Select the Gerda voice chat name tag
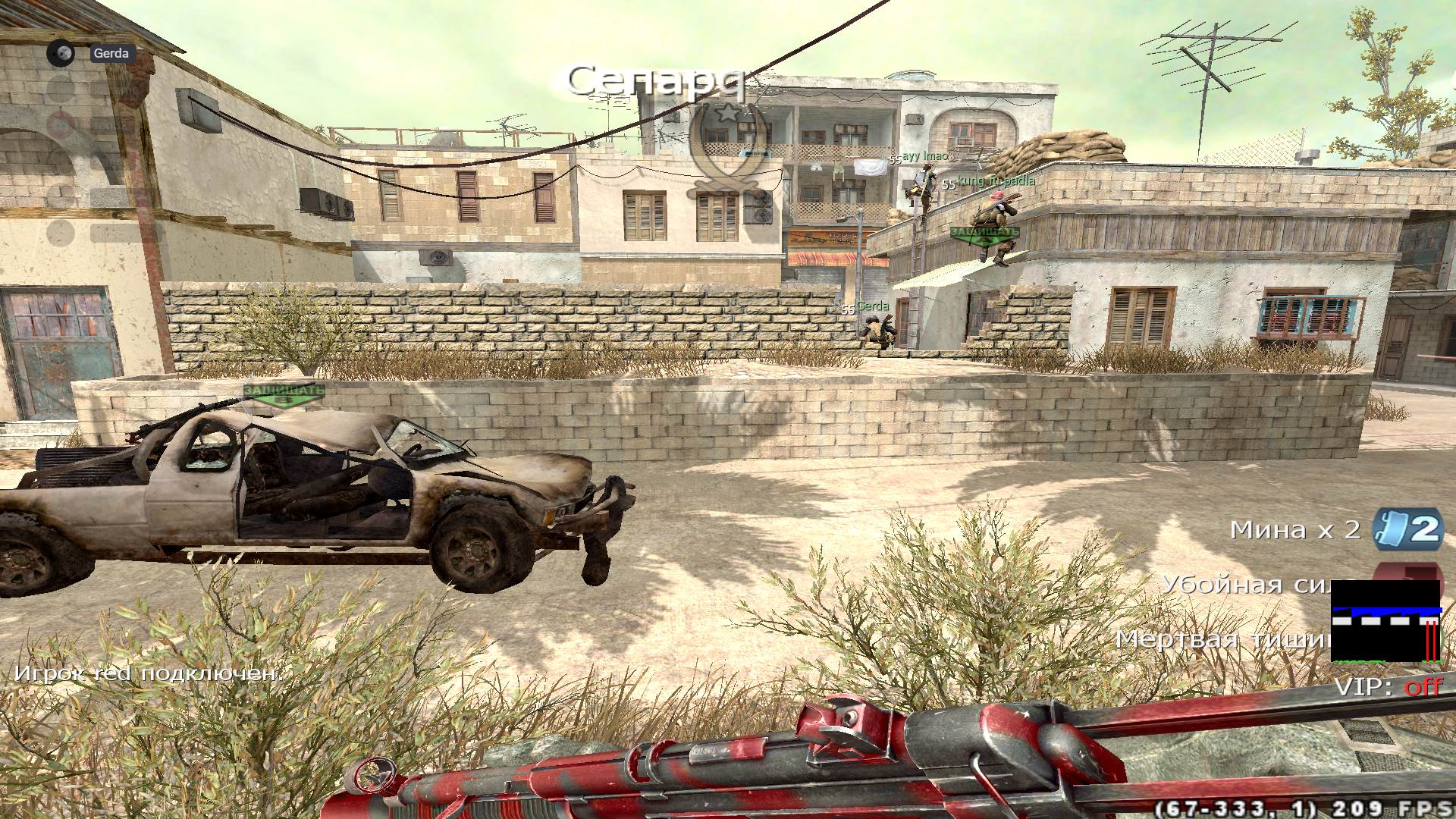This screenshot has width=1456, height=819. [111, 53]
